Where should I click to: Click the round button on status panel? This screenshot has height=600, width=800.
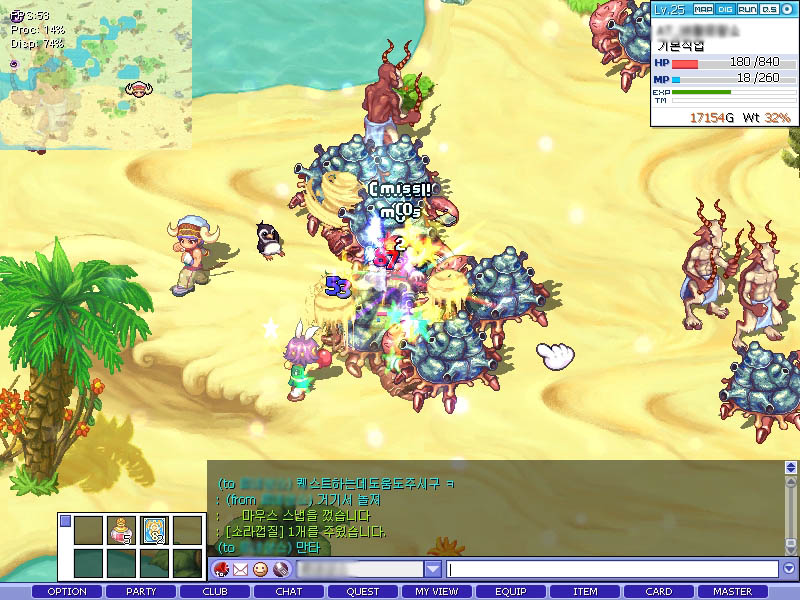pyautogui.click(x=787, y=9)
